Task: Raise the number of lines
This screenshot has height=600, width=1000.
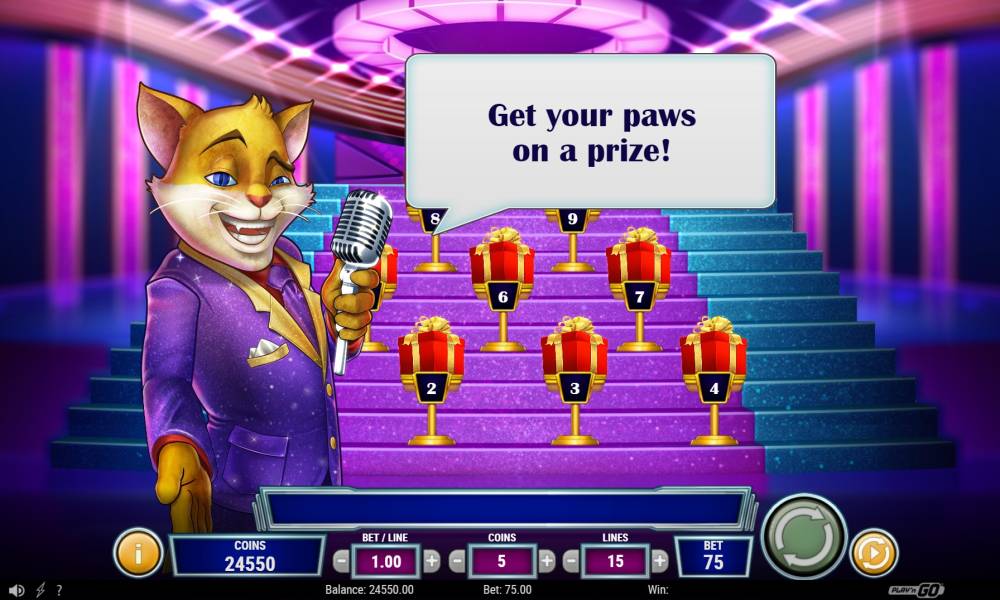Action: (x=660, y=561)
